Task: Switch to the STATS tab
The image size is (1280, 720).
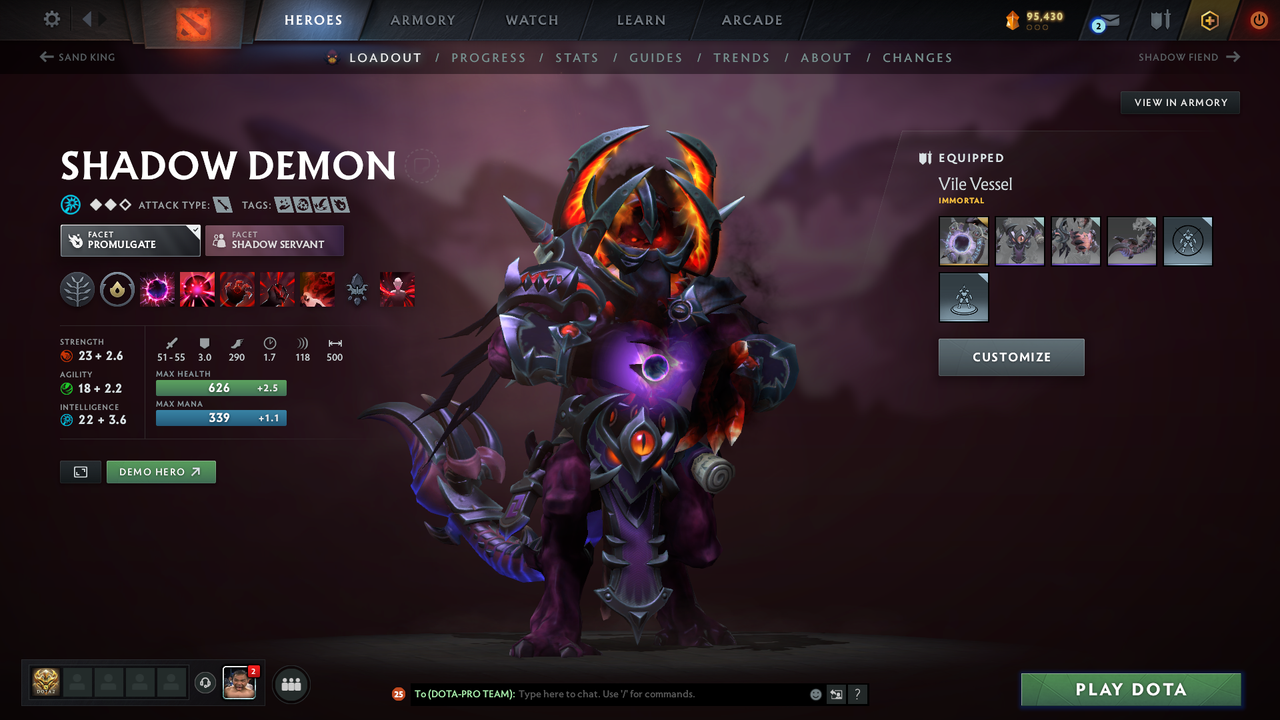Action: pyautogui.click(x=577, y=57)
